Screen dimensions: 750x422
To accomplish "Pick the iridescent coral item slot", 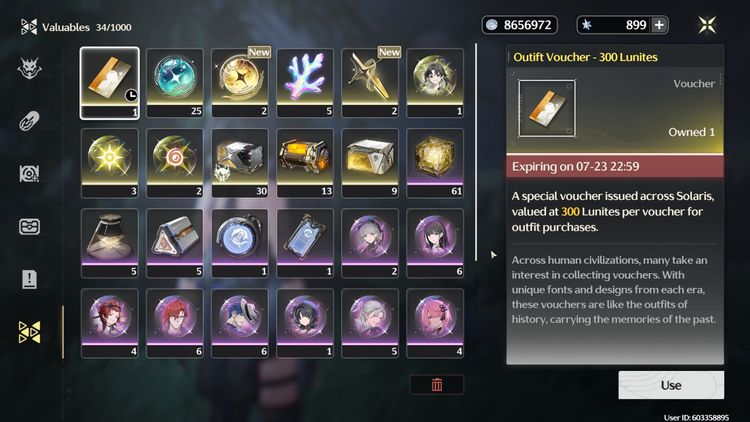I will (305, 82).
